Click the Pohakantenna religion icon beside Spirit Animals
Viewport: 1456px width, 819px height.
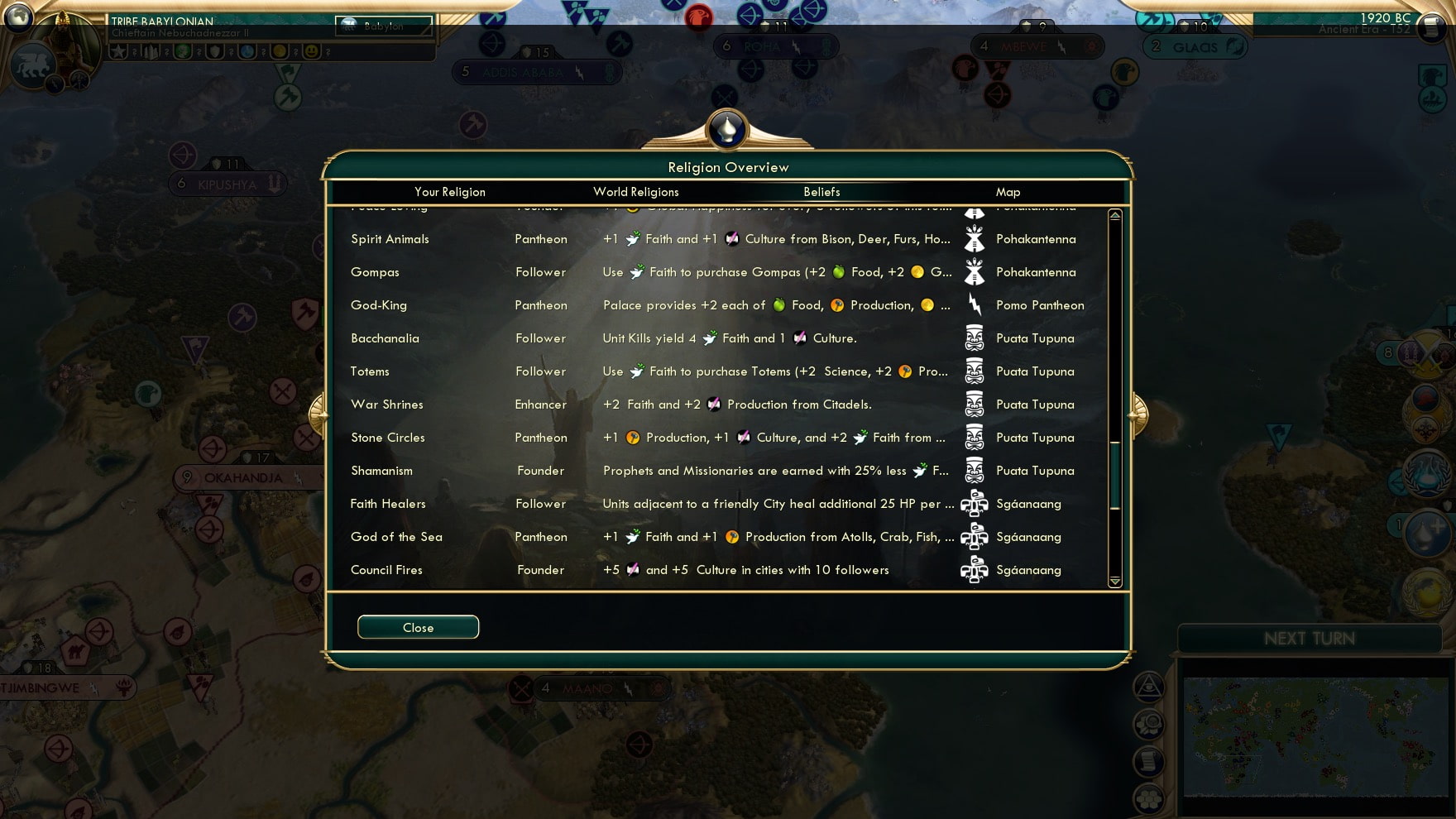point(975,239)
